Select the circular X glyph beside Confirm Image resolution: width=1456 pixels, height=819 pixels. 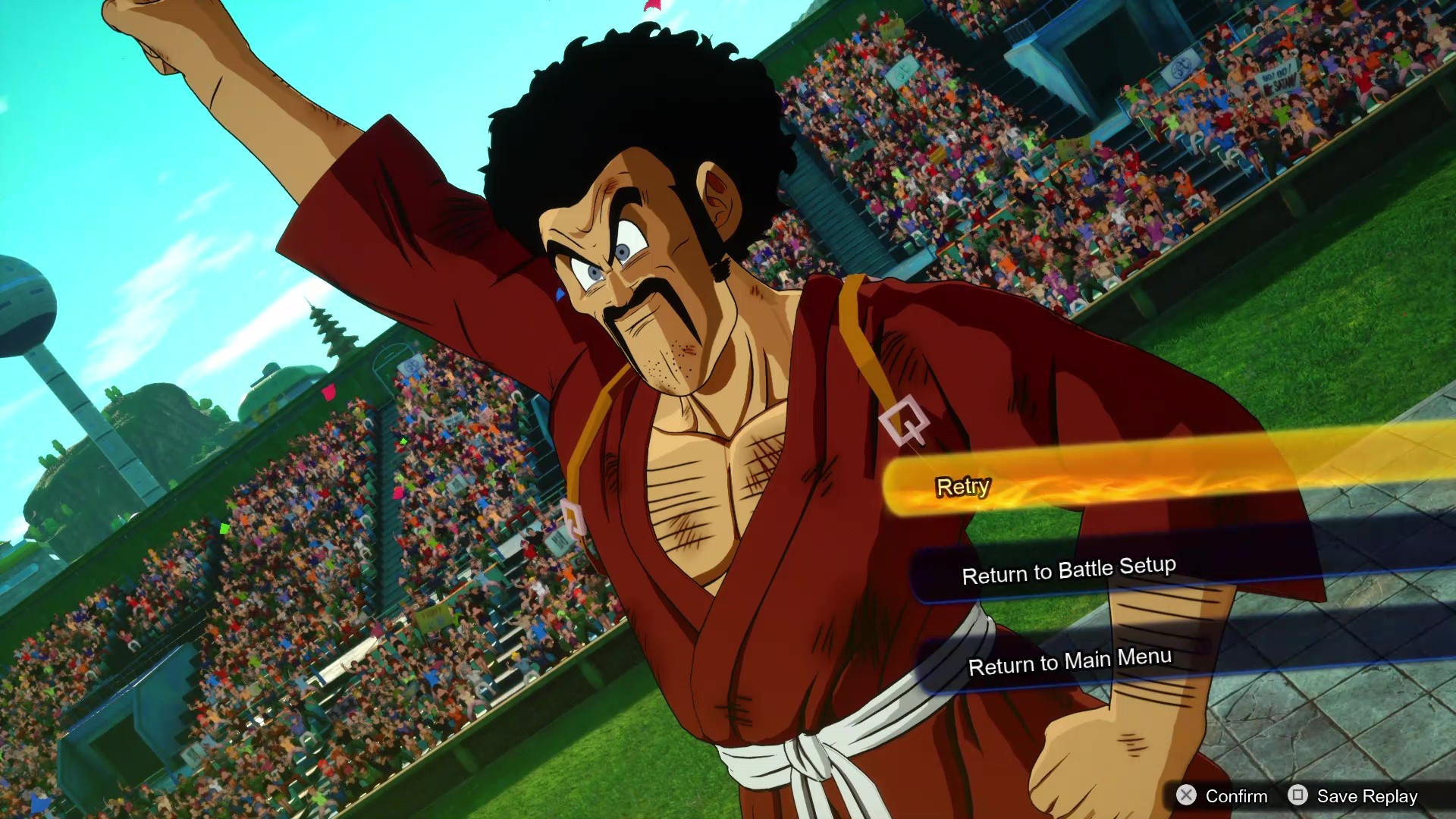coord(1187,796)
